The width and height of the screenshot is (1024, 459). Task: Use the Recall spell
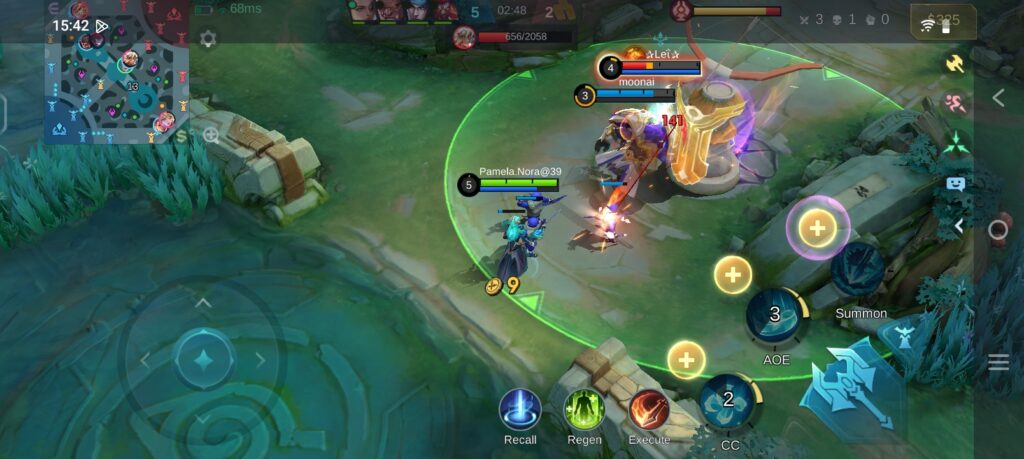520,409
